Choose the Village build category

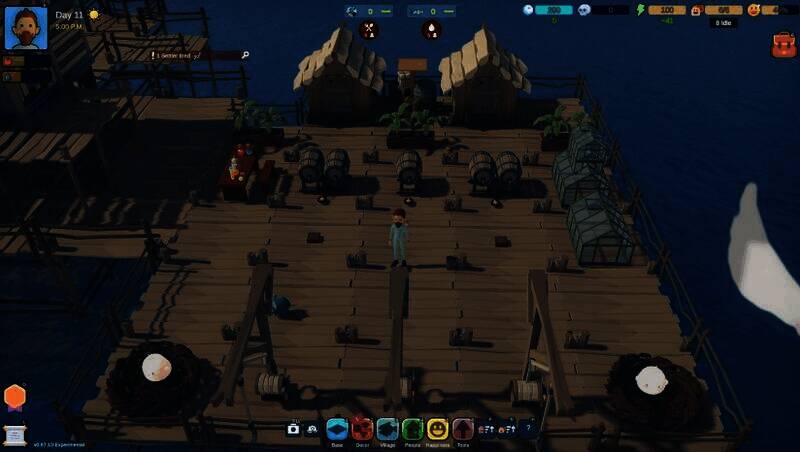pos(387,429)
